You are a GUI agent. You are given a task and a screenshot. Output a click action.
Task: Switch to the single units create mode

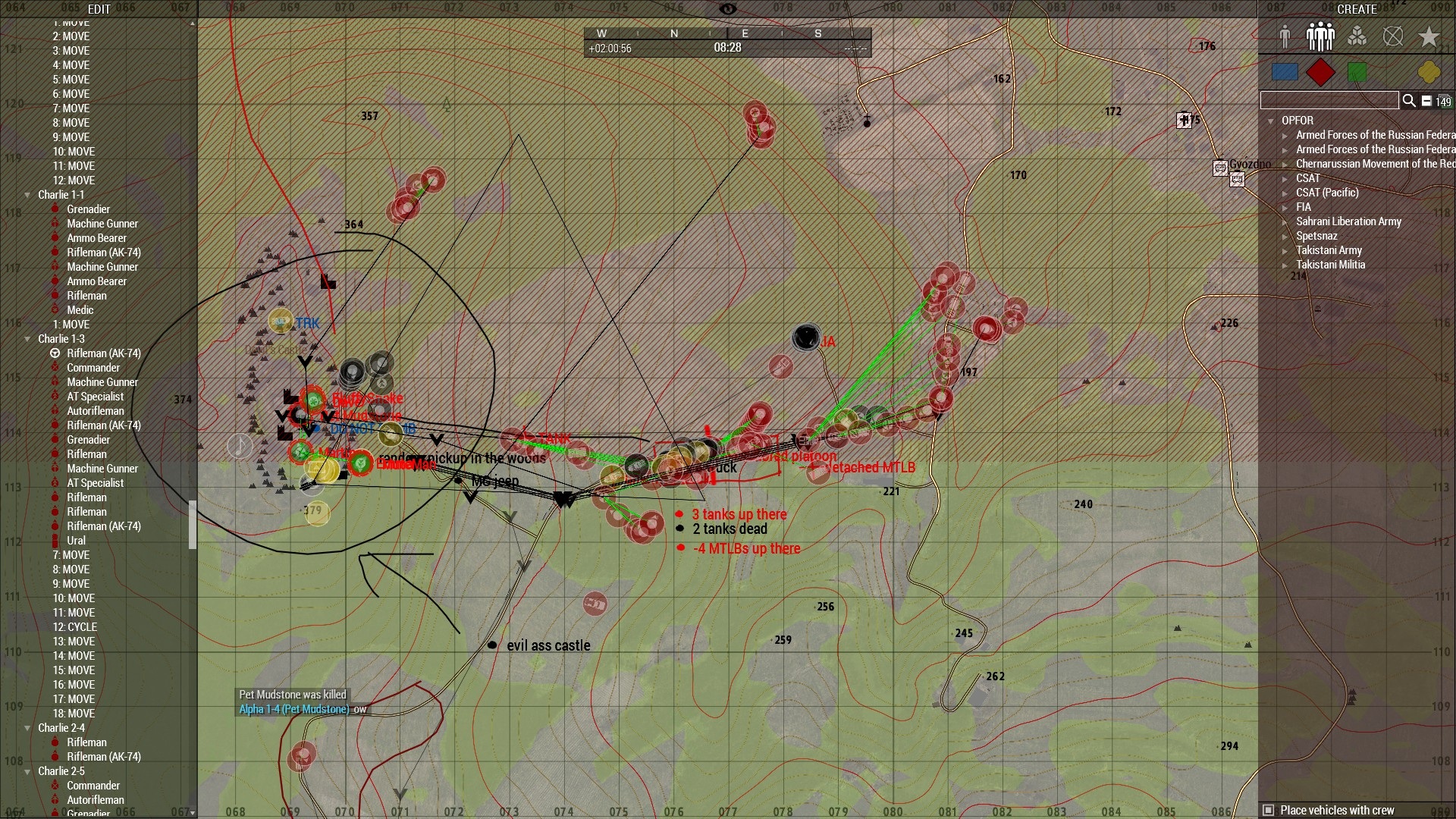tap(1285, 36)
